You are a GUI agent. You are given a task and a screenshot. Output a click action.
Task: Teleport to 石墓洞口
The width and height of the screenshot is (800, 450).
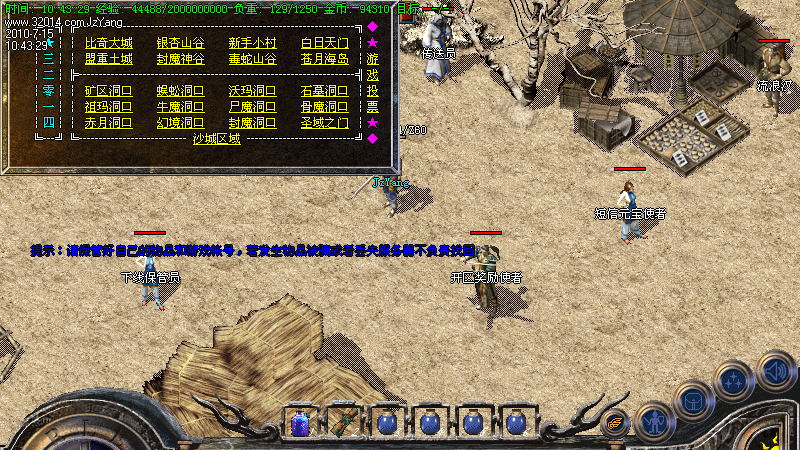click(325, 91)
